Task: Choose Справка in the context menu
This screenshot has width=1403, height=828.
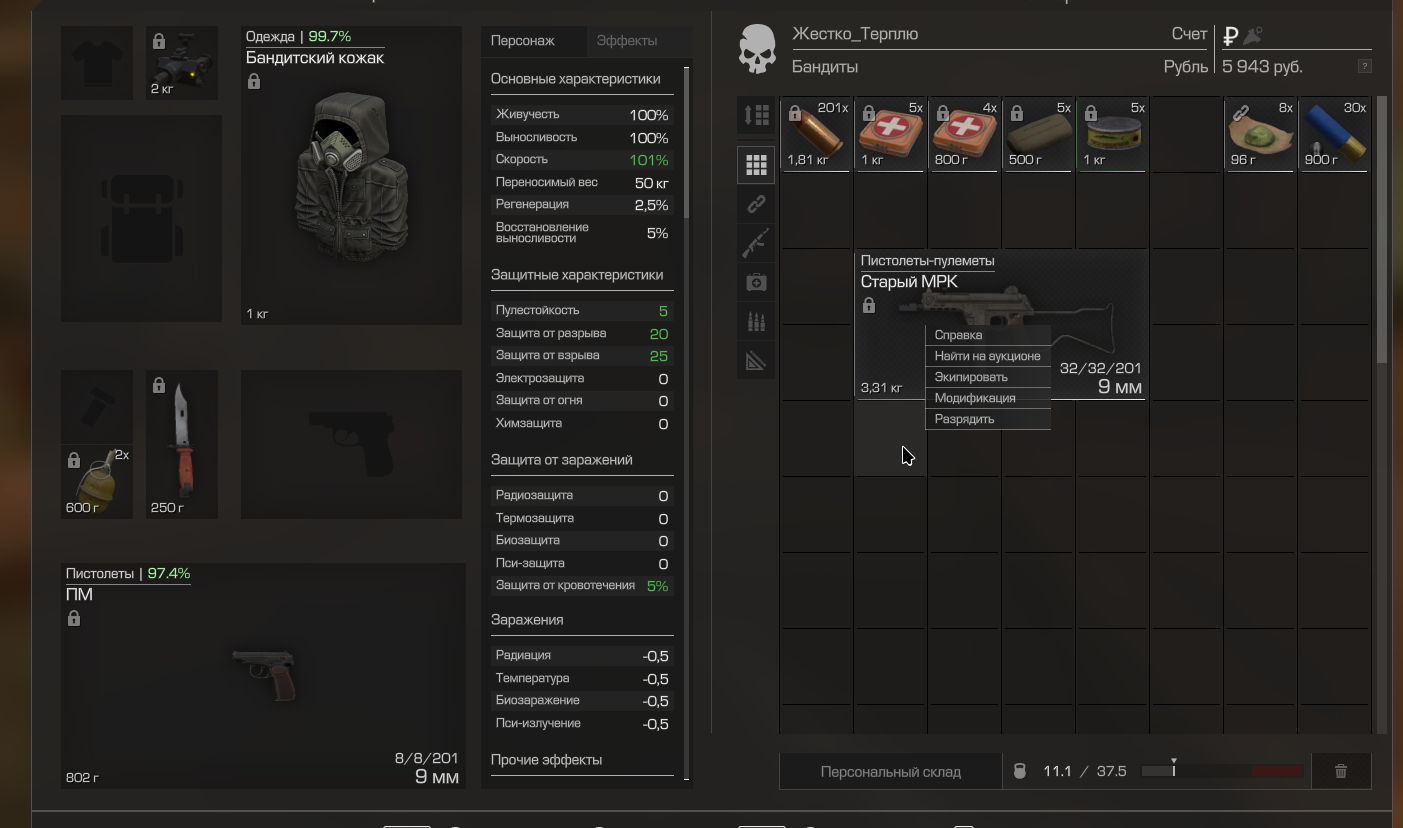Action: pyautogui.click(x=958, y=335)
